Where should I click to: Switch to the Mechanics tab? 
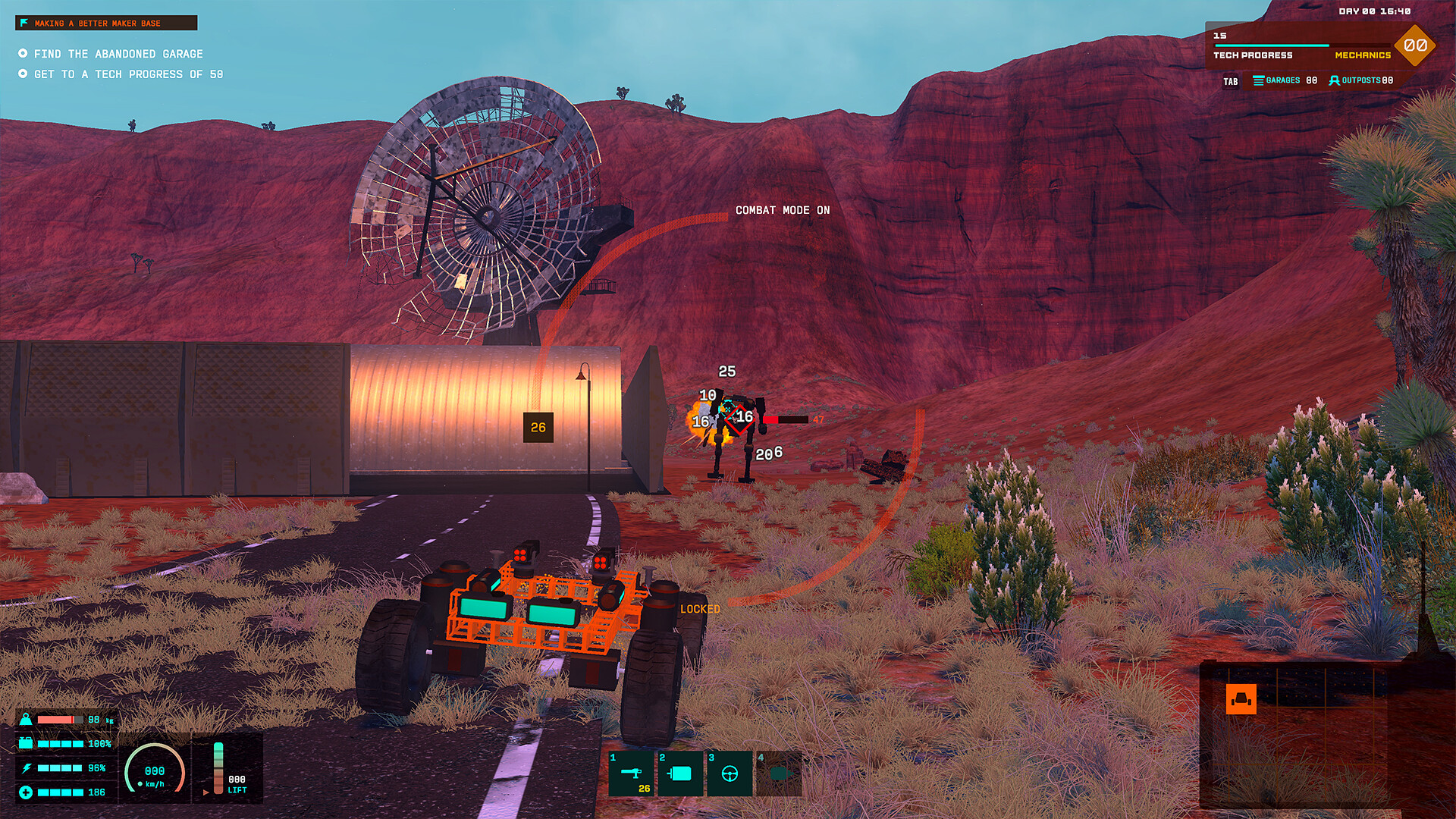(1361, 56)
